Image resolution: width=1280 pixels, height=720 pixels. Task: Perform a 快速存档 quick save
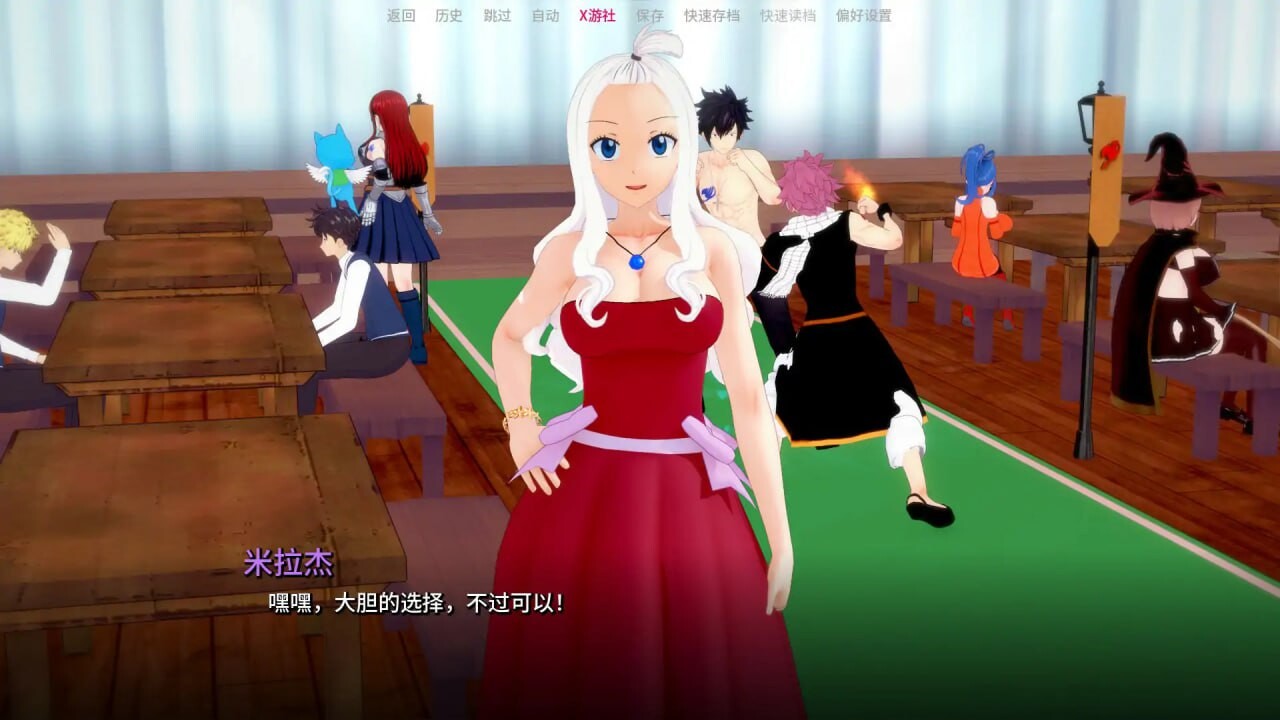coord(712,16)
